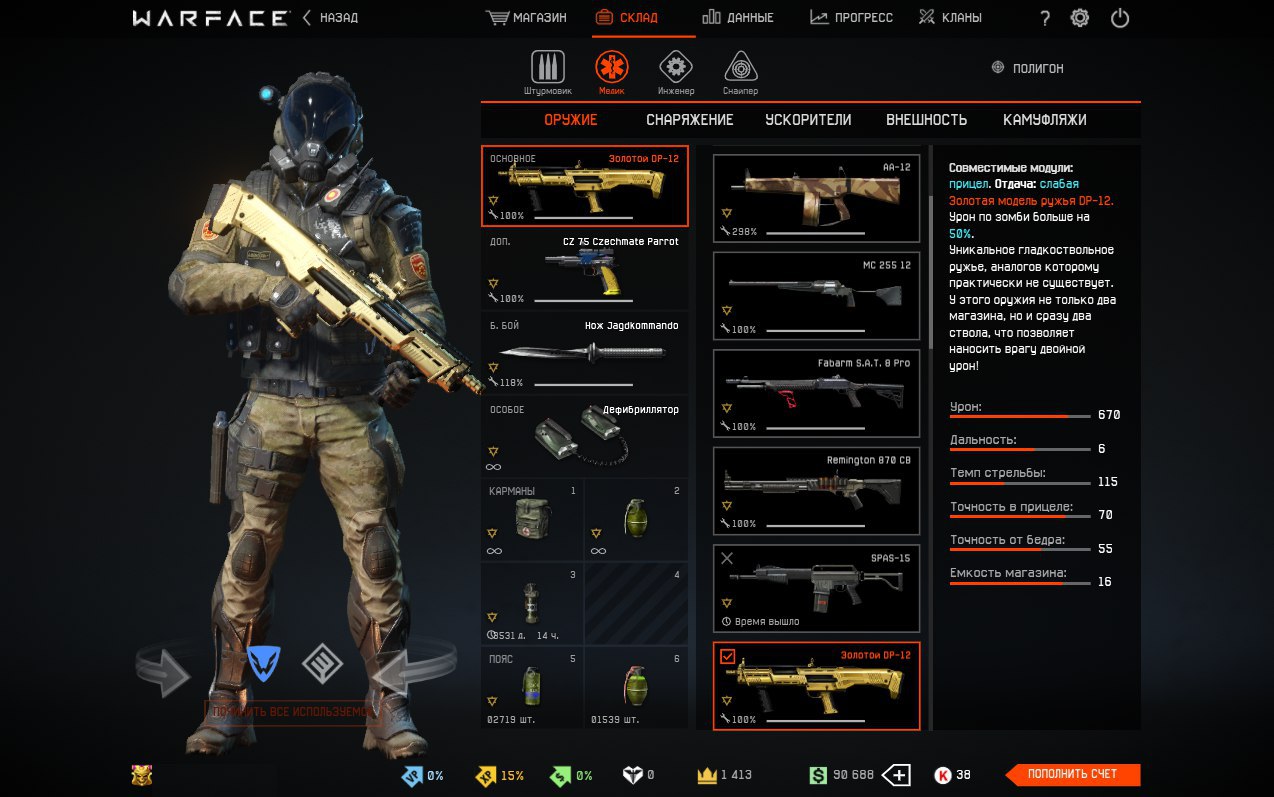Select the CZ 75 Czechmate Parrot pistol slot
1274x797 pixels.
coord(585,270)
